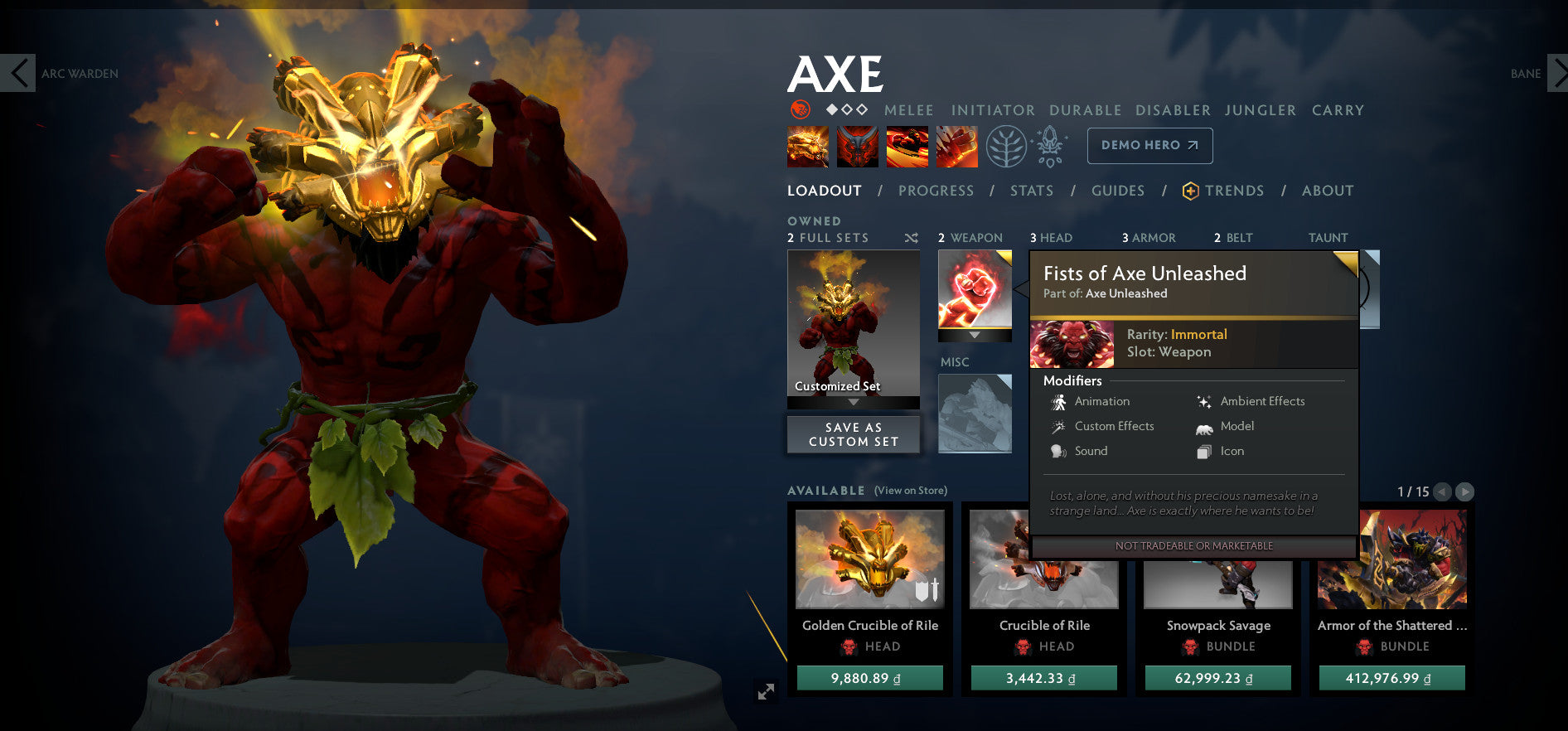The image size is (1568, 731).
Task: Open the Counter Helix ability icon
Action: 907,146
